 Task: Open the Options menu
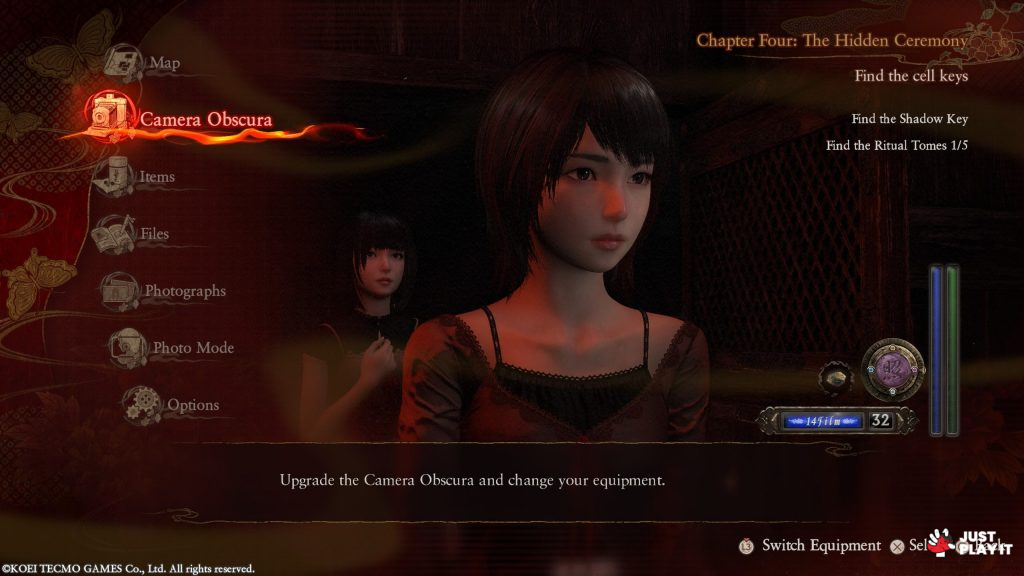pos(192,405)
